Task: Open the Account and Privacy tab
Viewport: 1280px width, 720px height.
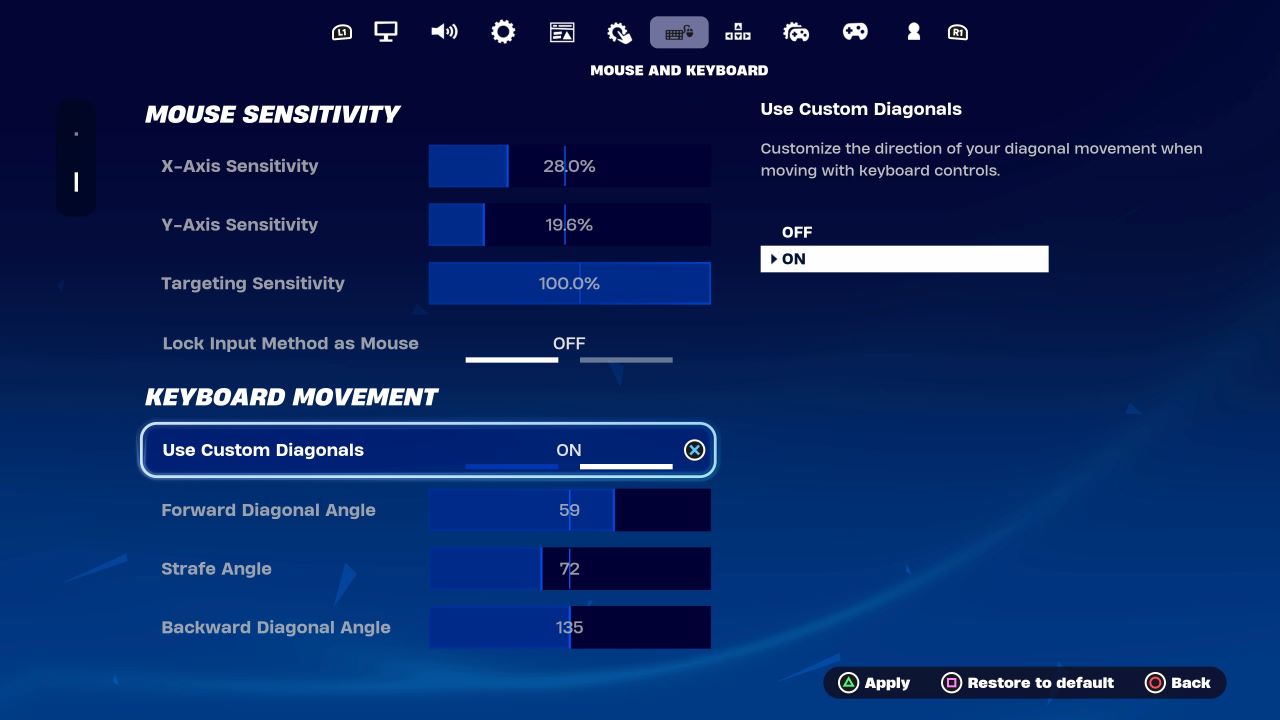Action: (x=913, y=31)
